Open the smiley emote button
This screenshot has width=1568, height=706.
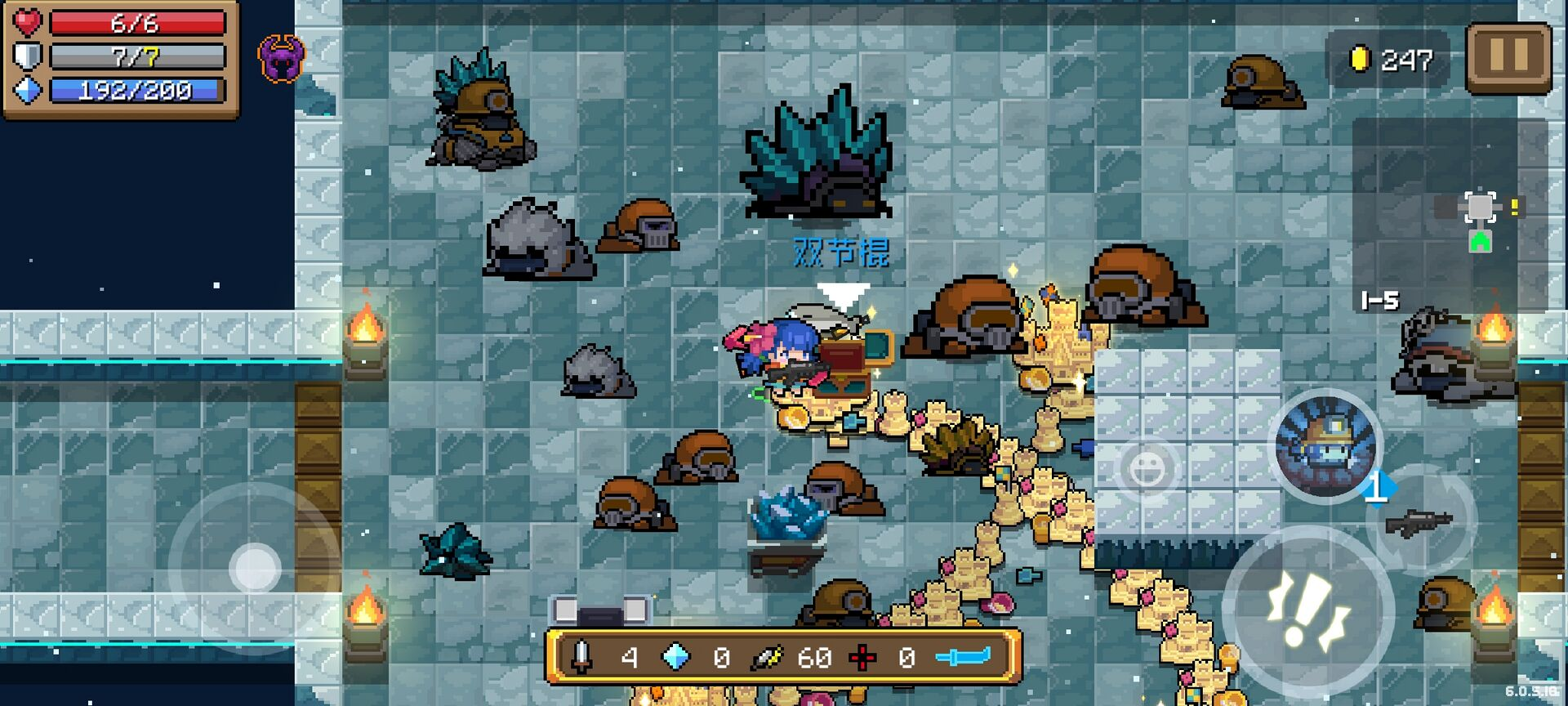(x=1147, y=469)
